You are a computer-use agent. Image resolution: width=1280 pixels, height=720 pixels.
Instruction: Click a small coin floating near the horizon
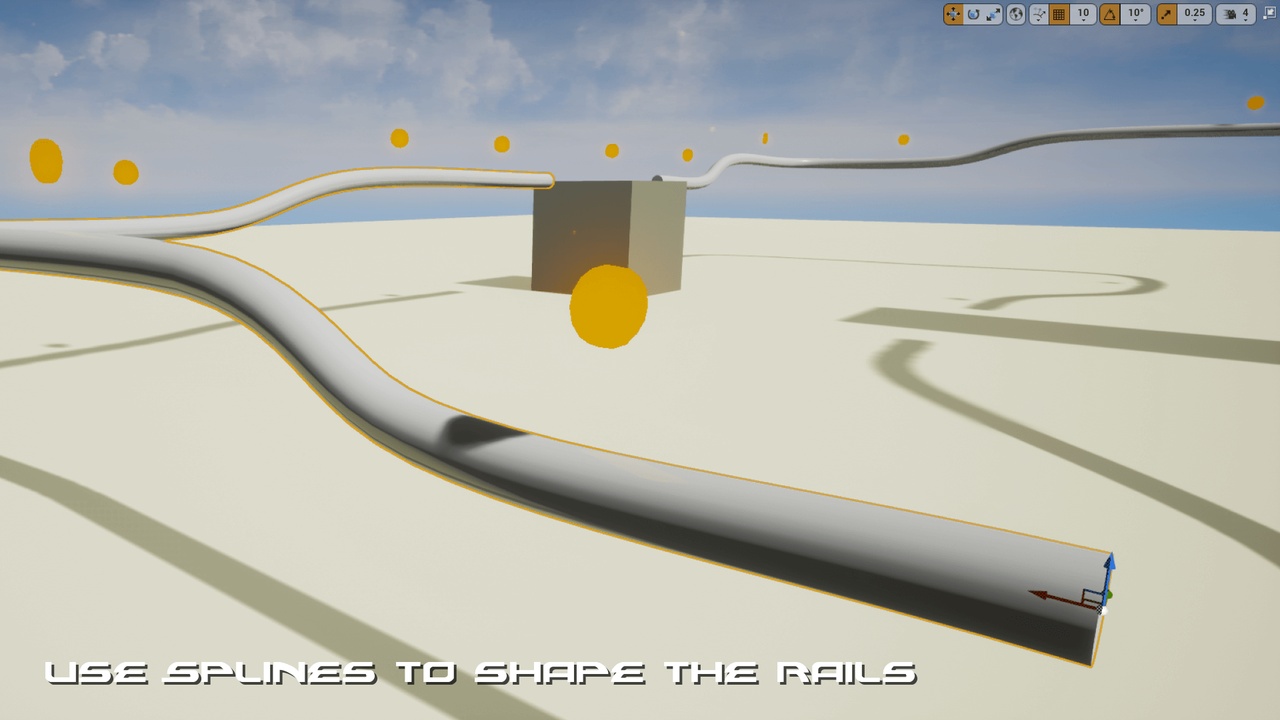(x=400, y=139)
